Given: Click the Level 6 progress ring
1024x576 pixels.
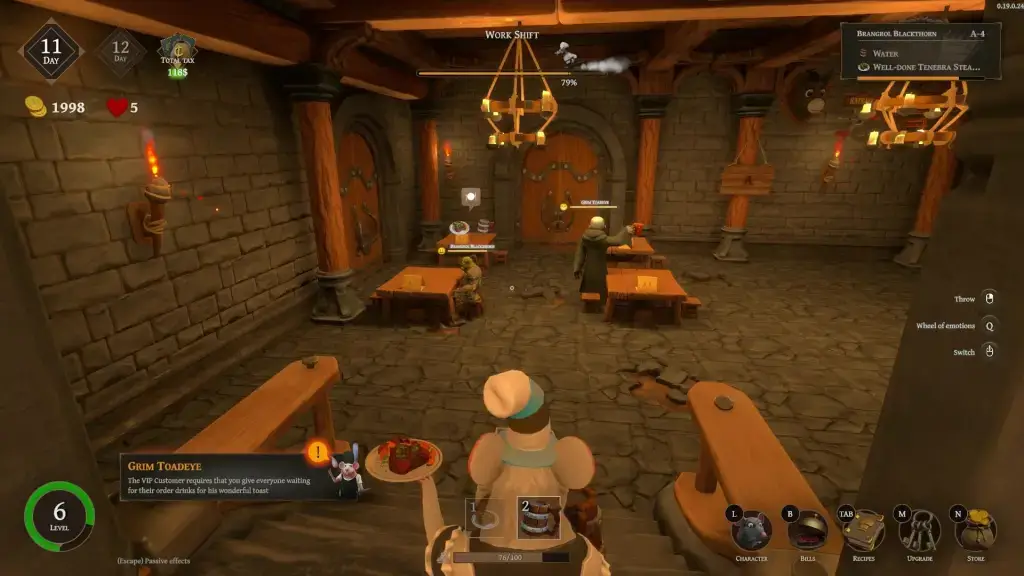Looking at the screenshot, I should 59,519.
